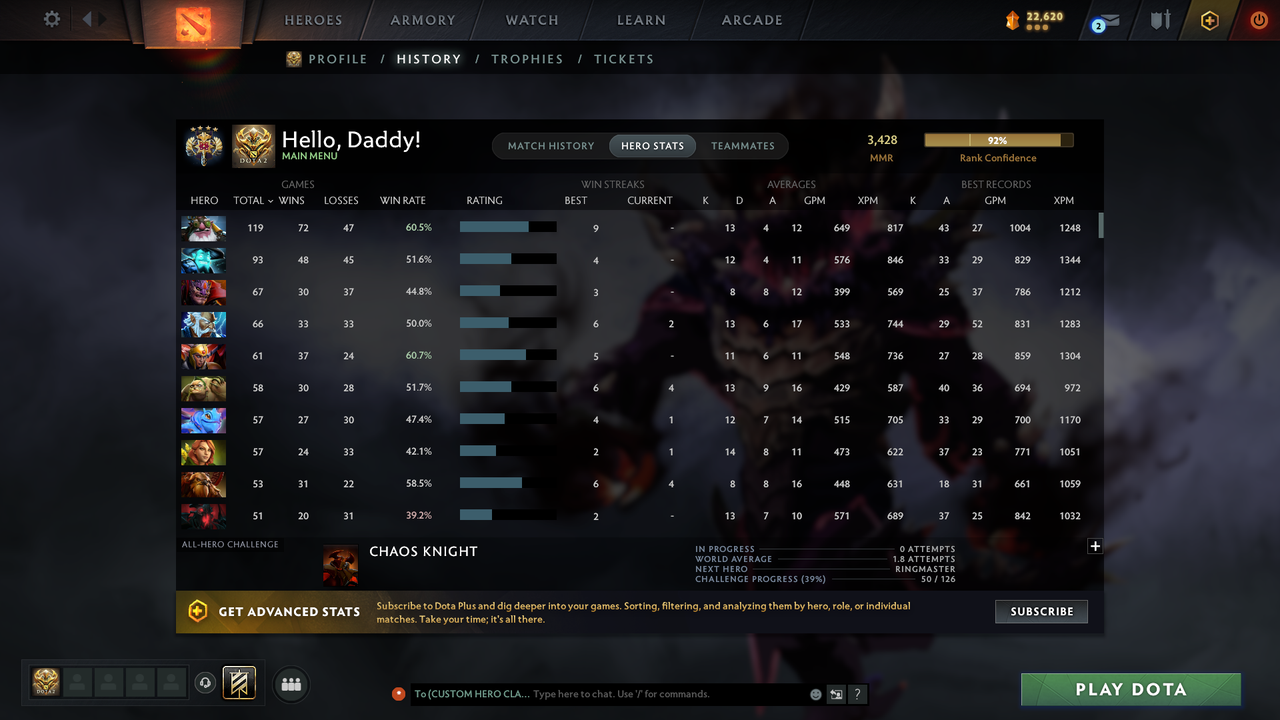Open the ARCADE menu item

click(x=751, y=20)
